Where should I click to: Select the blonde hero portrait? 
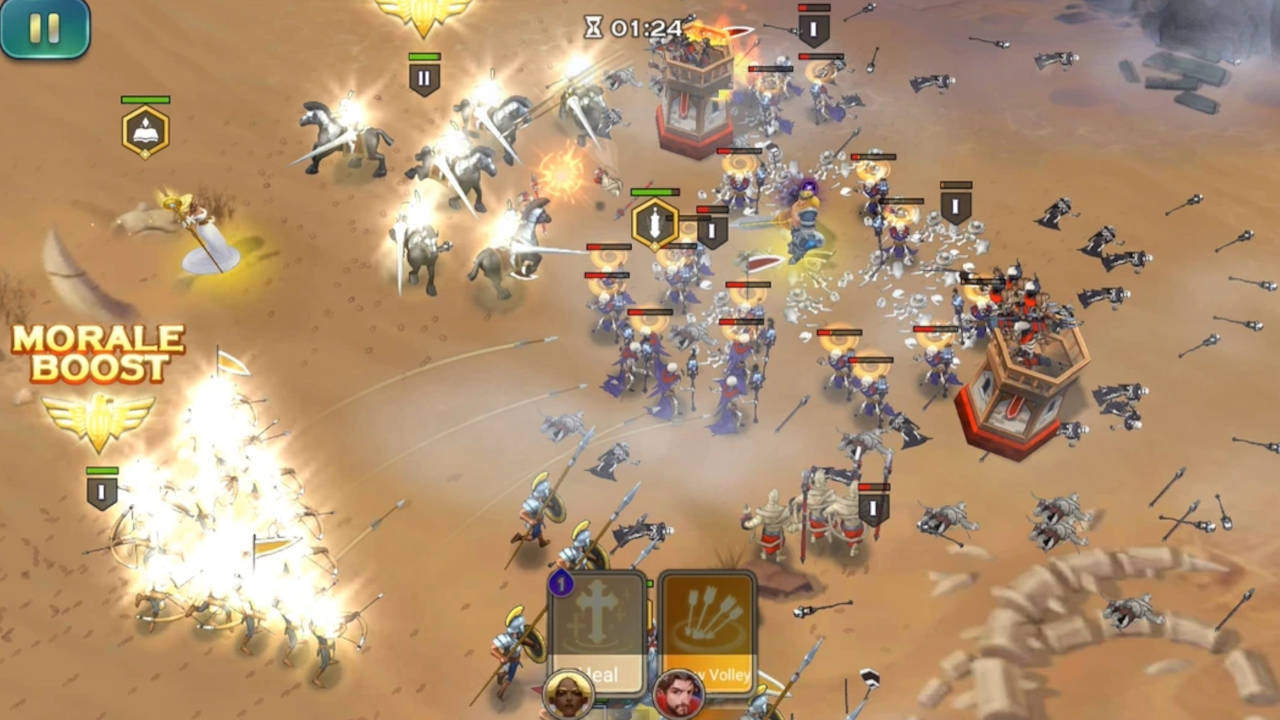pos(568,696)
